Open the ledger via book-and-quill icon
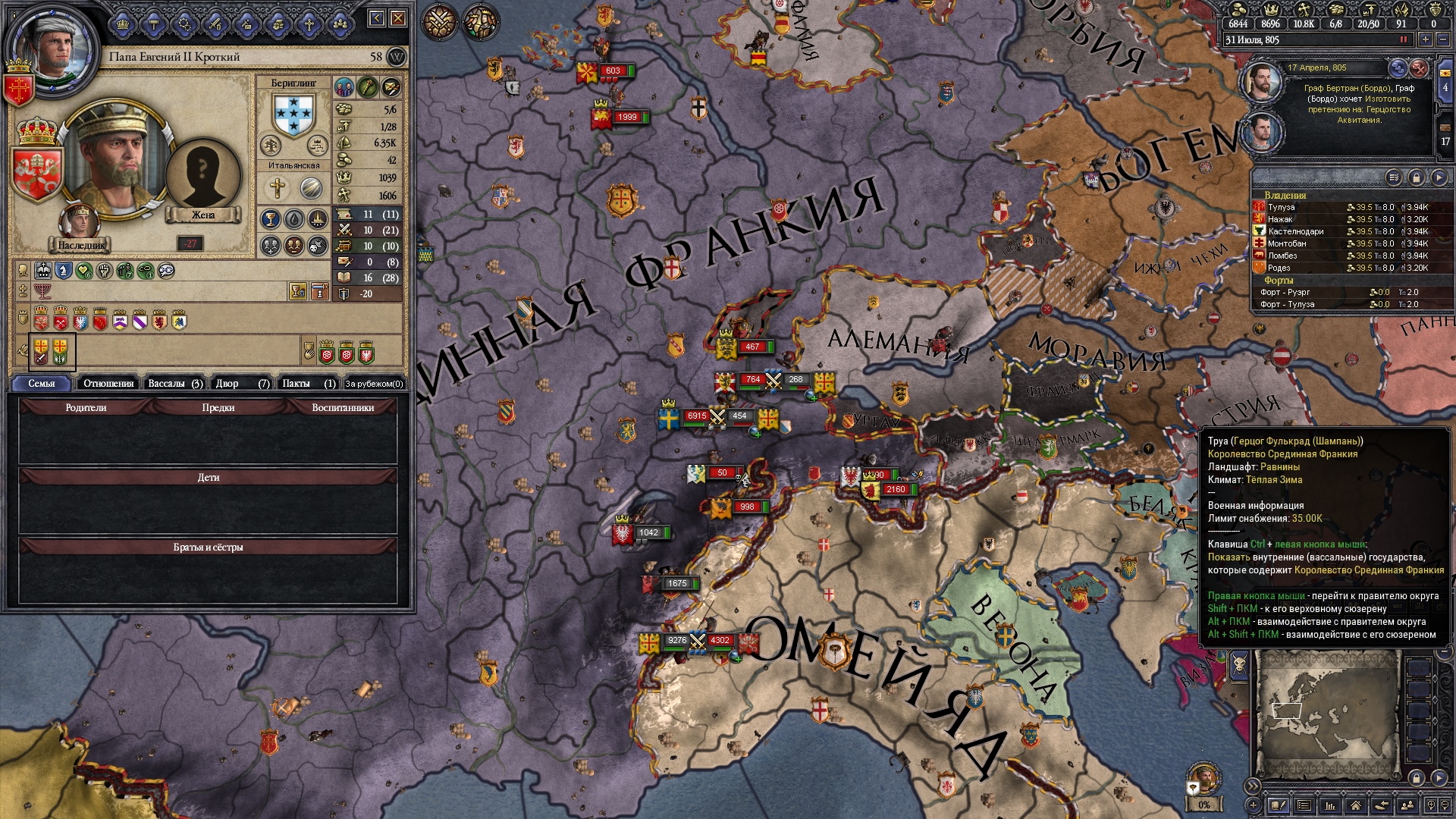 [1279, 805]
